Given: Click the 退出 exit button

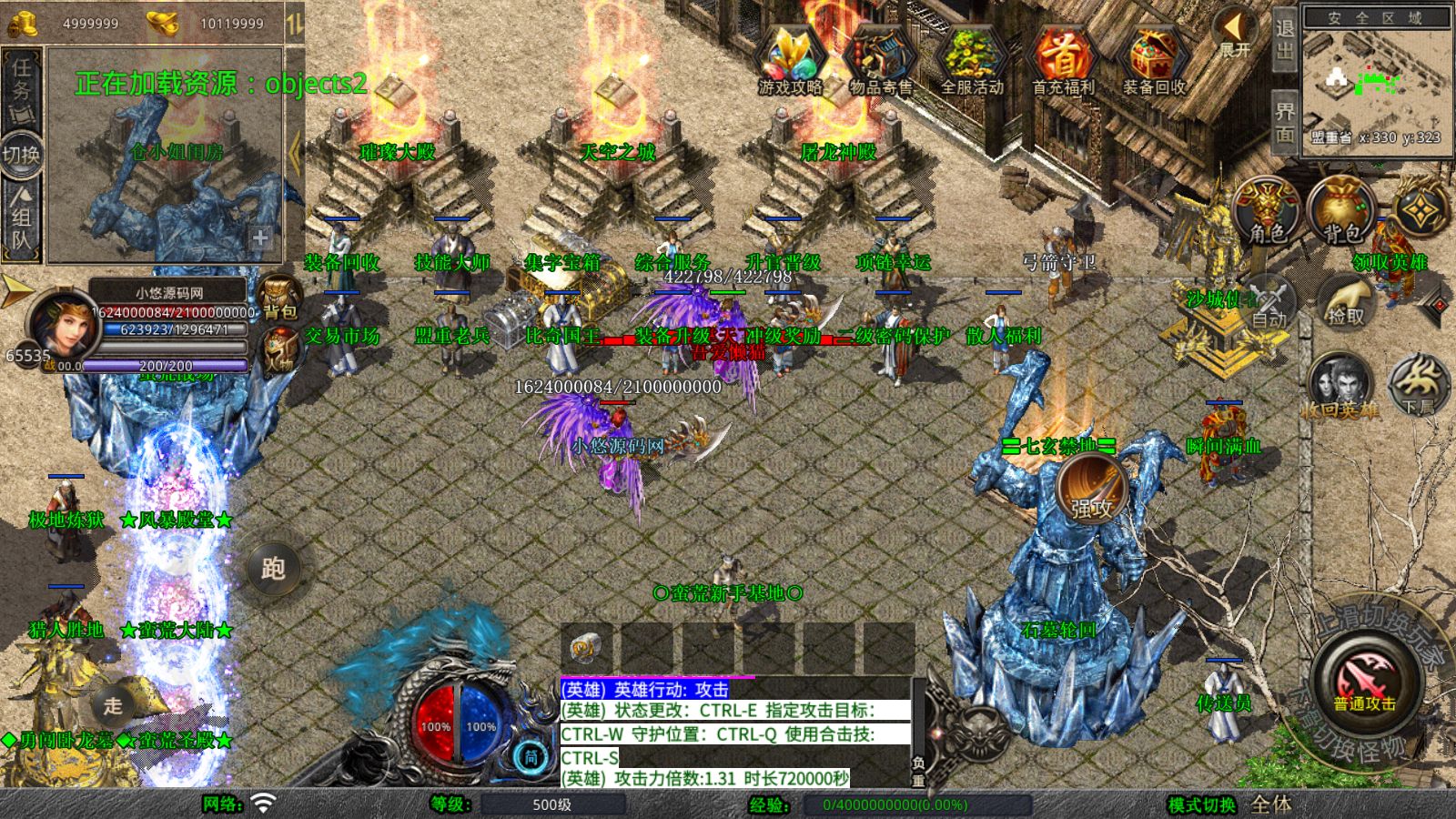Looking at the screenshot, I should point(1284,39).
